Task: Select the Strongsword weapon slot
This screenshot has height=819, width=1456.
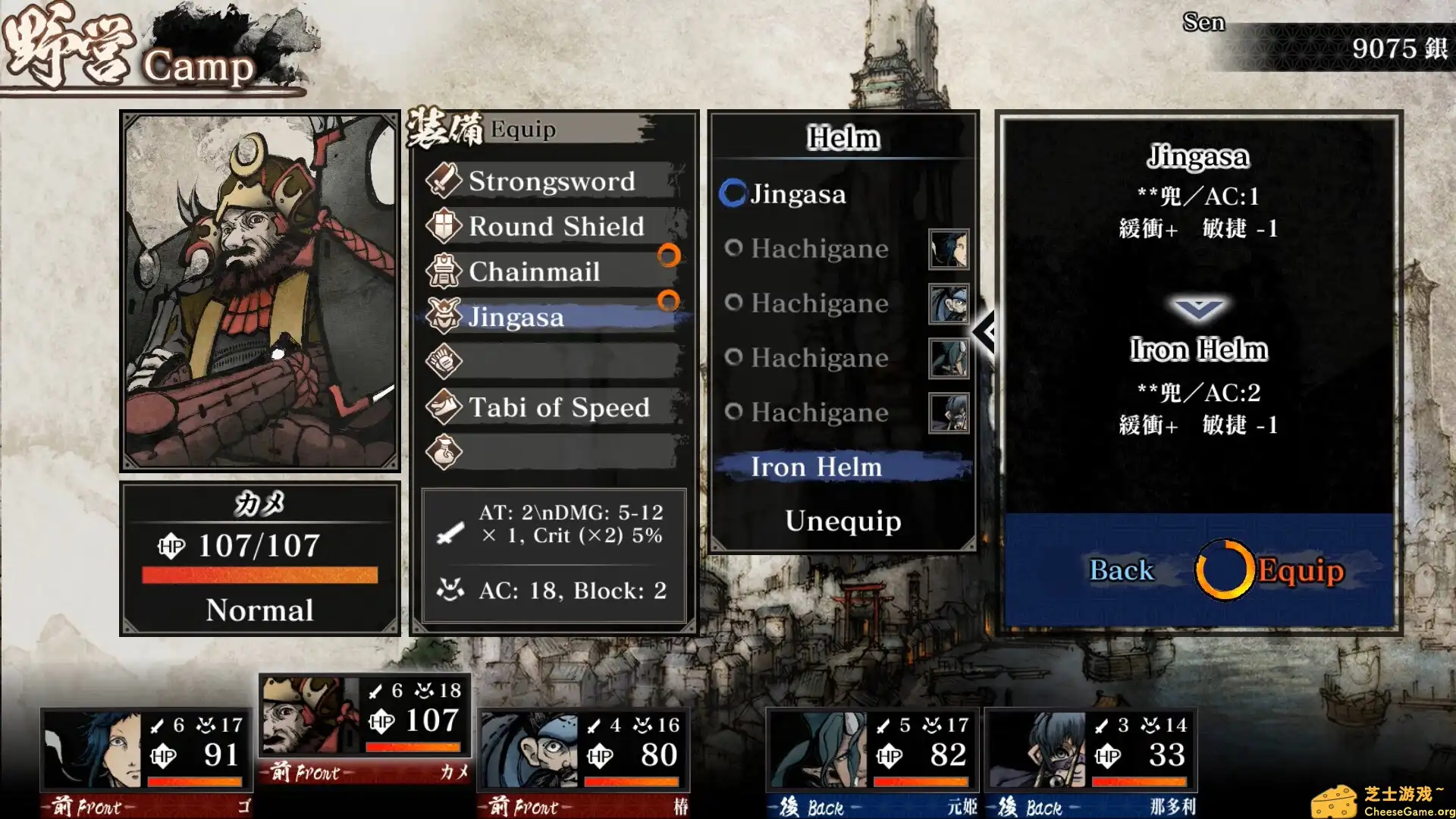Action: pyautogui.click(x=551, y=181)
